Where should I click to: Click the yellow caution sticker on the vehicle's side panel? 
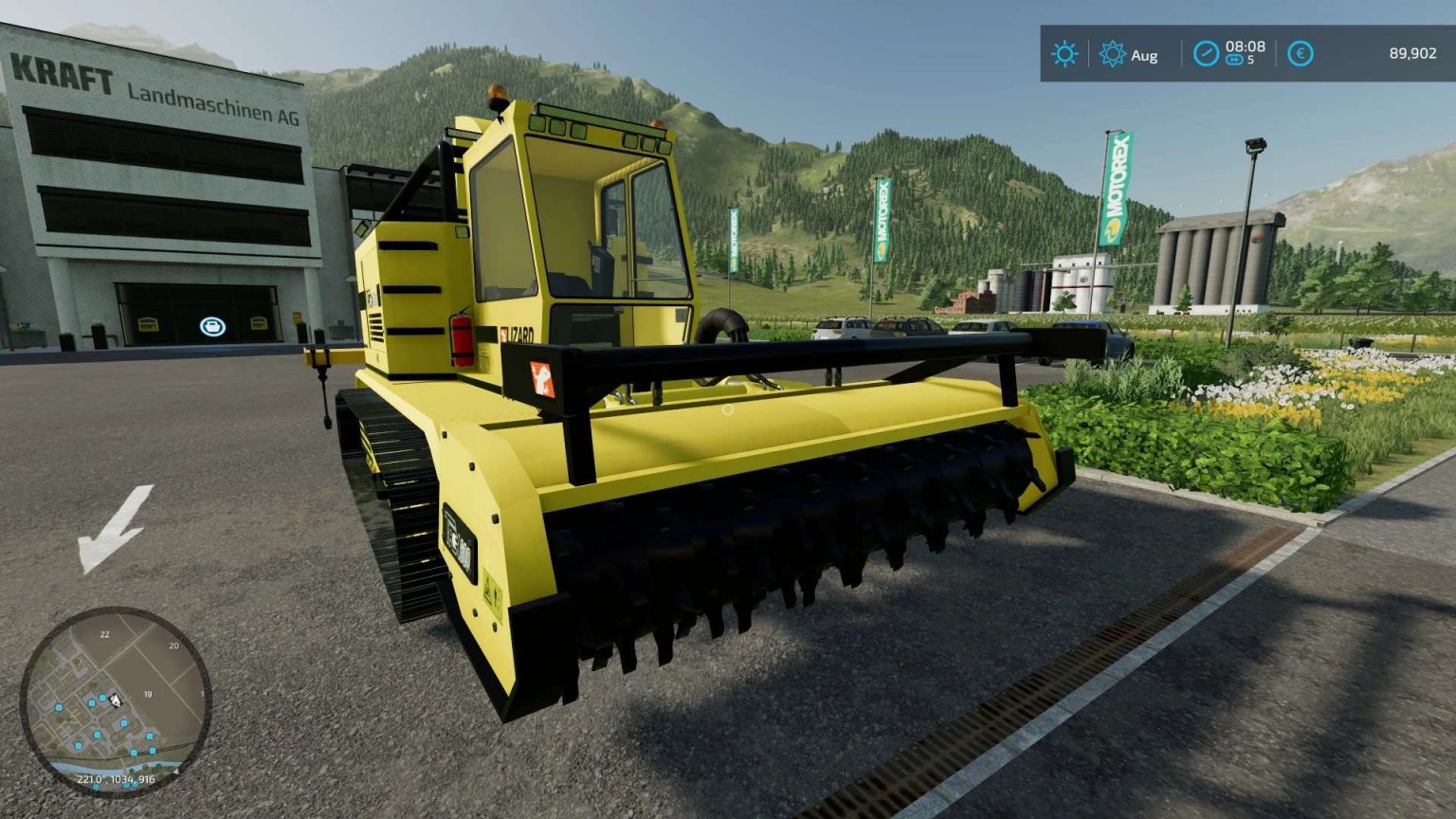(x=493, y=592)
